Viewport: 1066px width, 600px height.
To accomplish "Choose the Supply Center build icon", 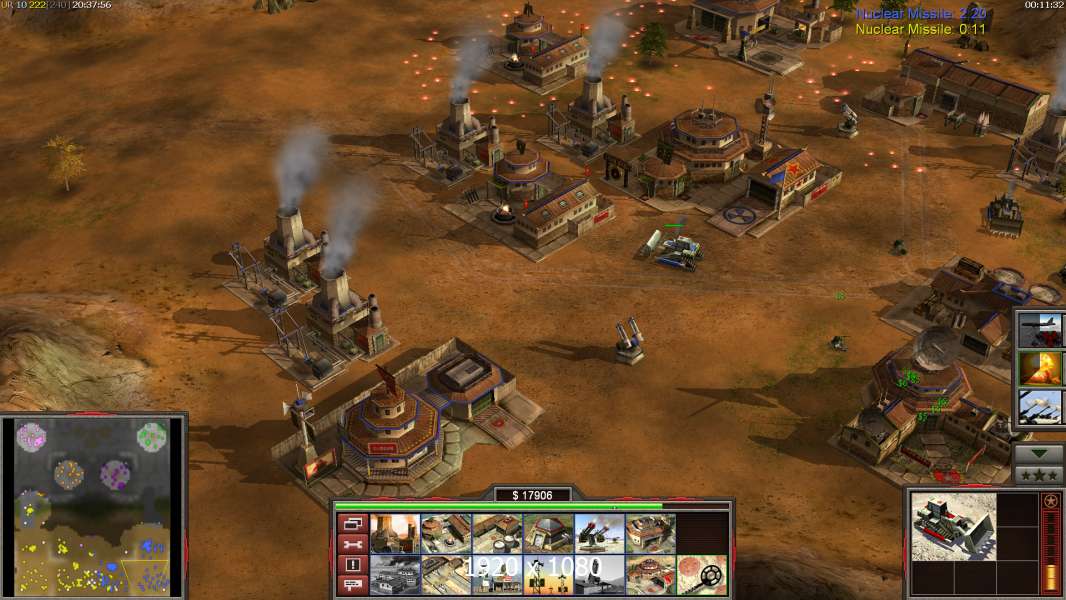I will 496,534.
